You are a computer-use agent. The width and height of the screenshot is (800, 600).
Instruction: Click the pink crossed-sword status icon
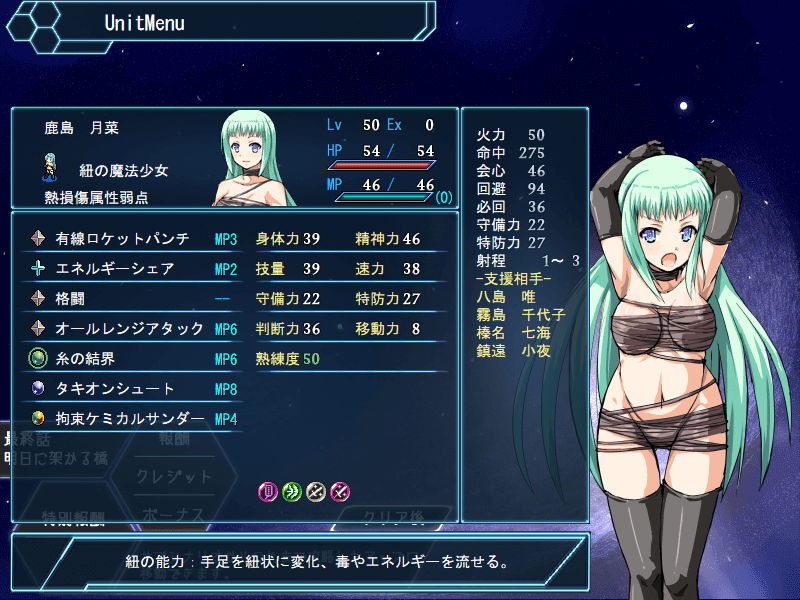coord(340,491)
